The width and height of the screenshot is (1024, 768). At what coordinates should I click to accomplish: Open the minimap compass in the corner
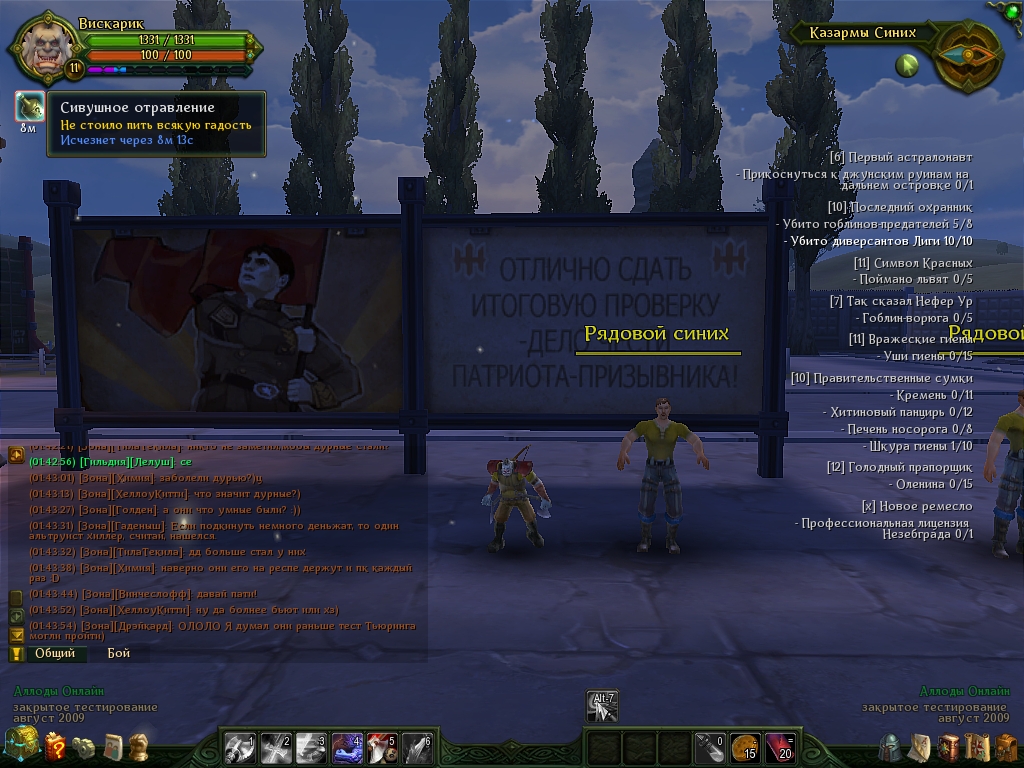point(966,55)
